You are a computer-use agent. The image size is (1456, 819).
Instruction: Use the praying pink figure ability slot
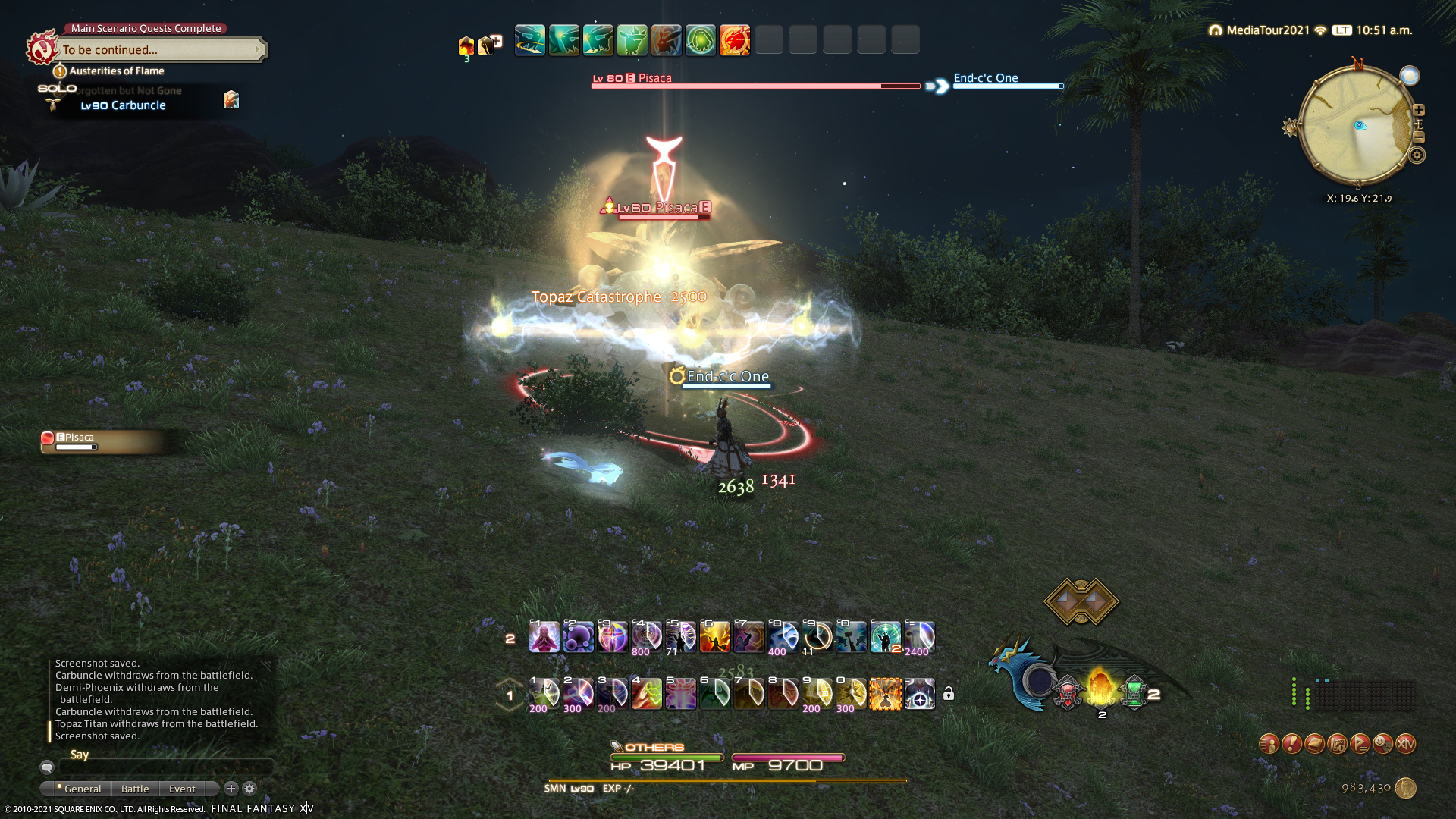[x=544, y=637]
